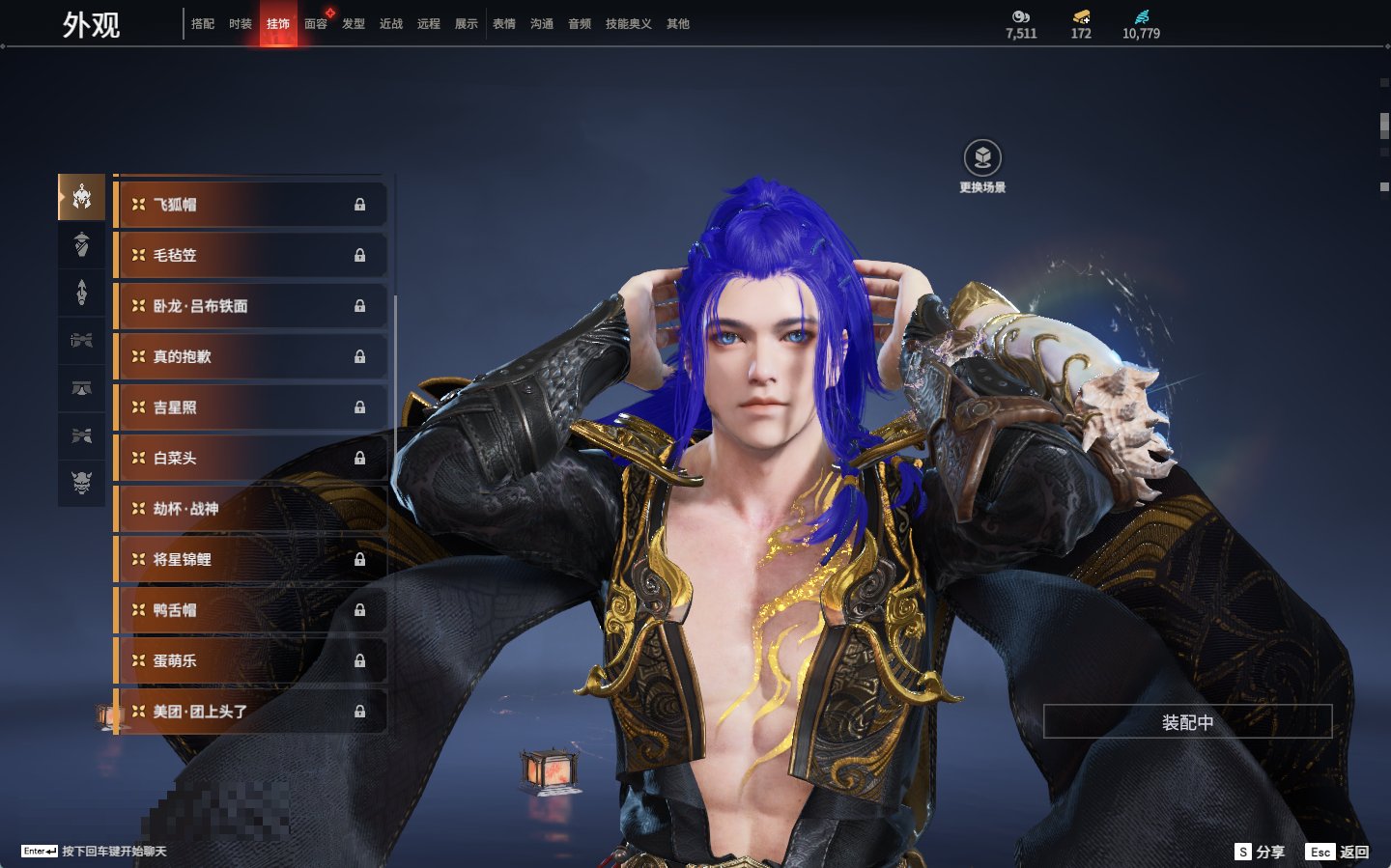Go to the 发型 hairstyle tab
The image size is (1391, 868).
pos(354,24)
